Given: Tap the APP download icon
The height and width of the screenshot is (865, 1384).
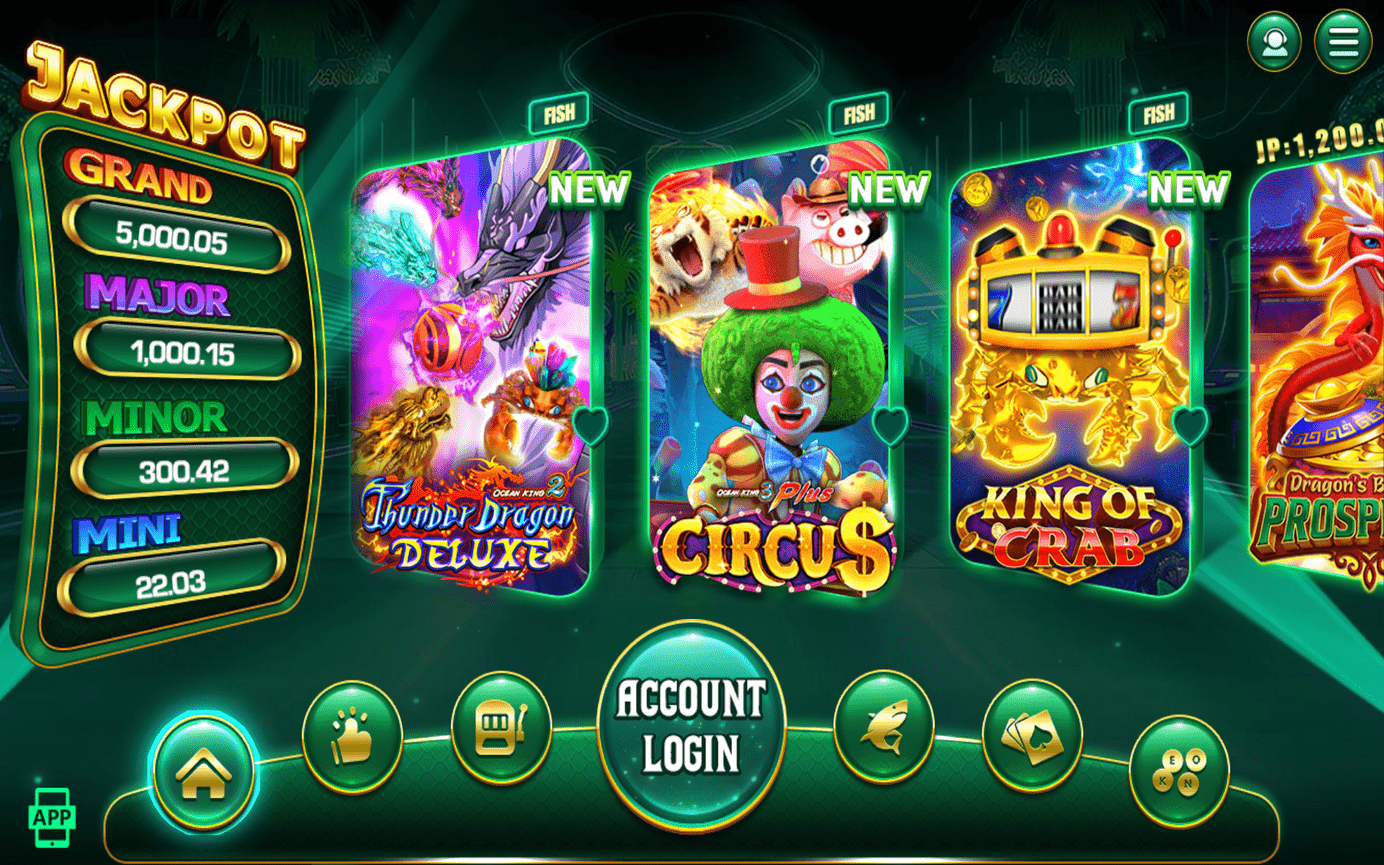Looking at the screenshot, I should pyautogui.click(x=52, y=817).
